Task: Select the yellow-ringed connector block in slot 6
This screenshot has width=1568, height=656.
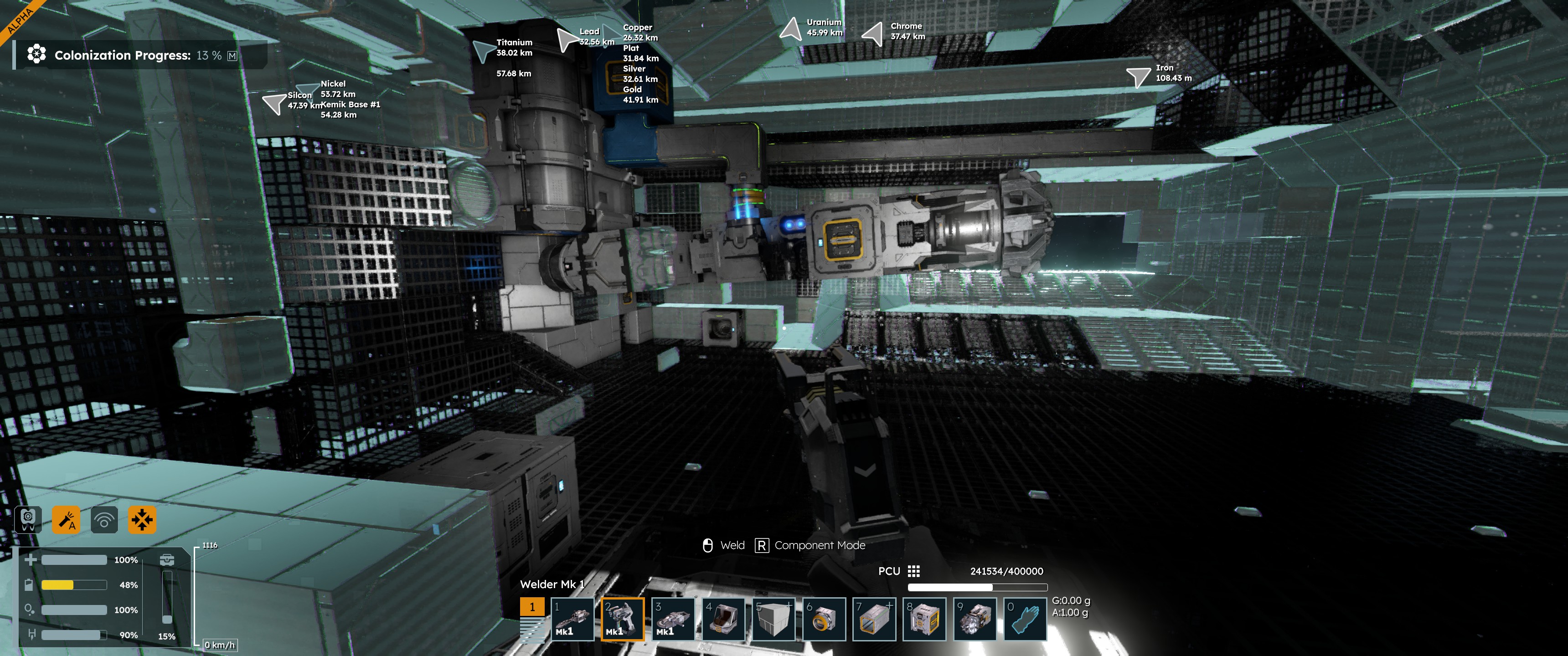Action: [x=824, y=619]
